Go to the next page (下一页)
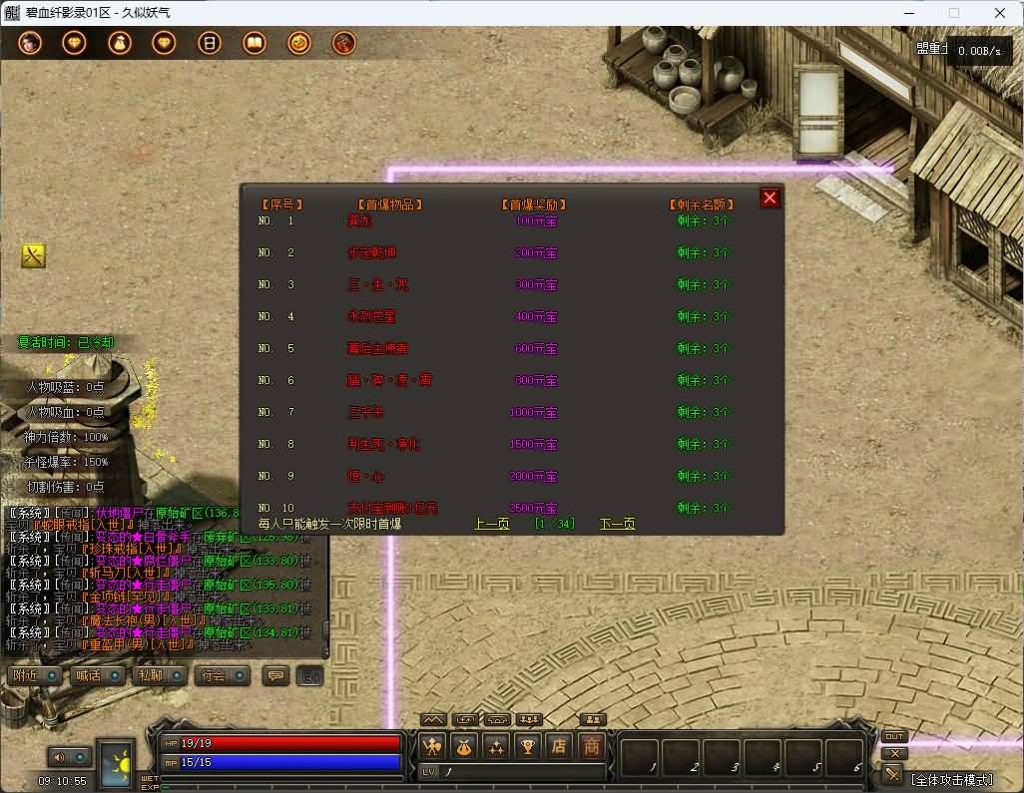 coord(617,524)
